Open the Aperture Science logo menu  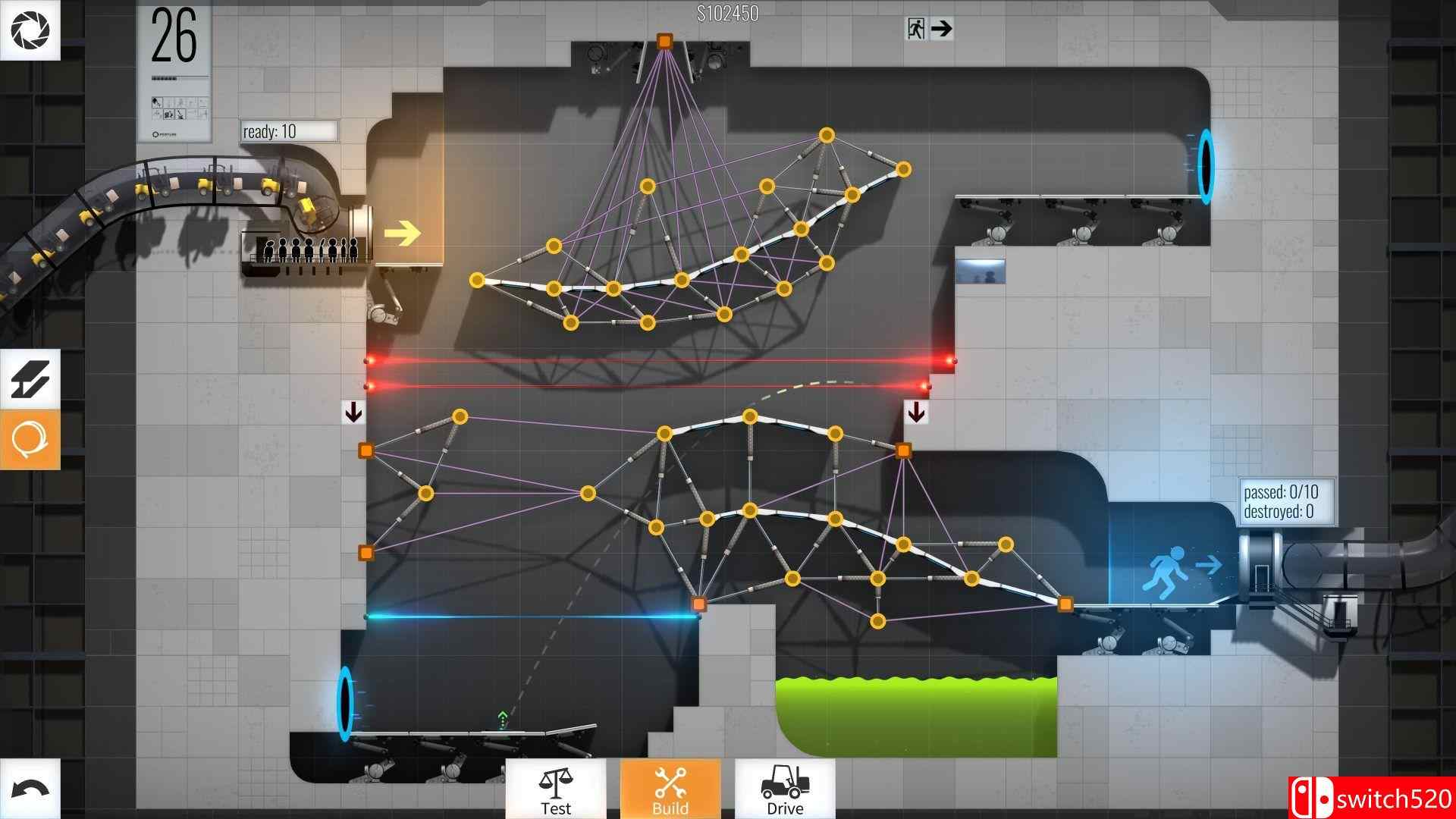(x=30, y=30)
